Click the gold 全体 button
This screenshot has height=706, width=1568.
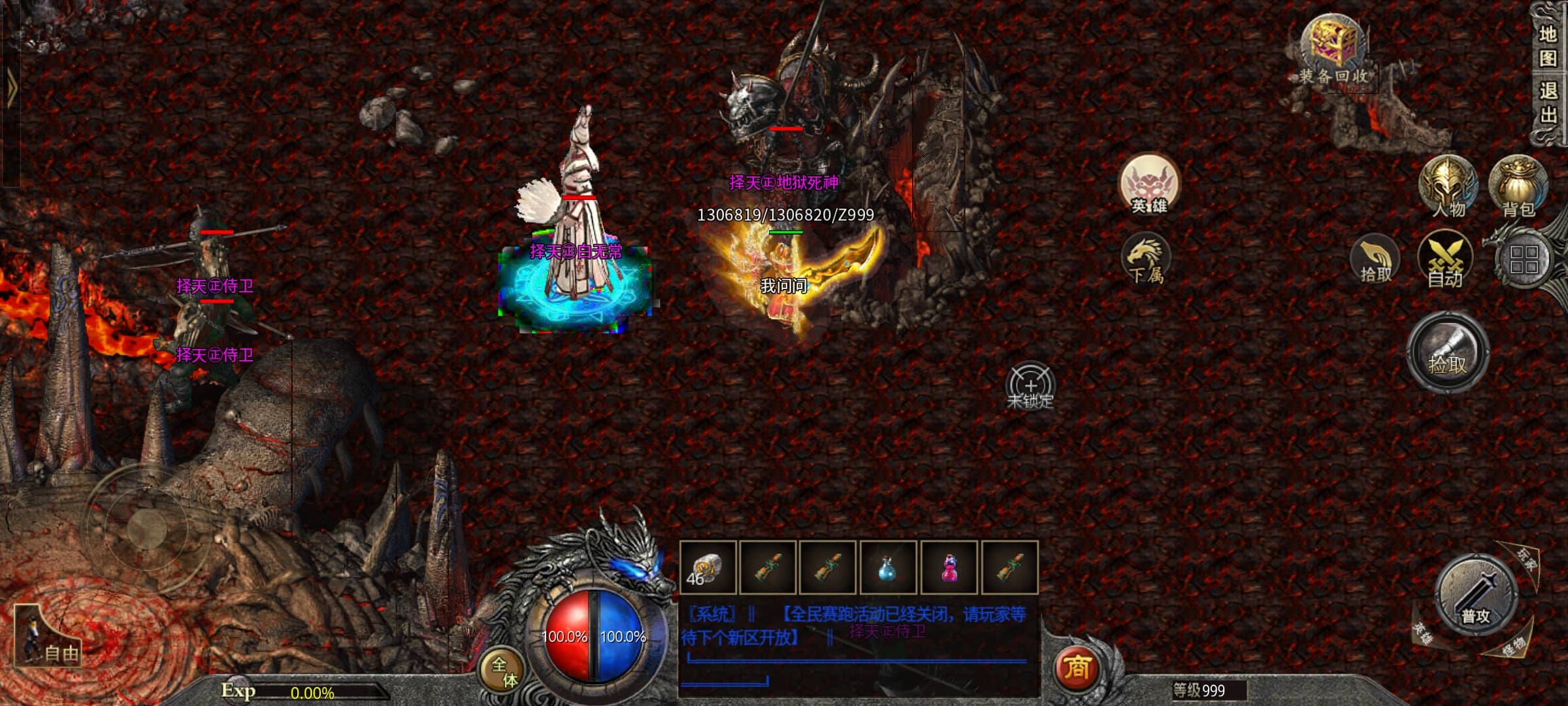[504, 671]
